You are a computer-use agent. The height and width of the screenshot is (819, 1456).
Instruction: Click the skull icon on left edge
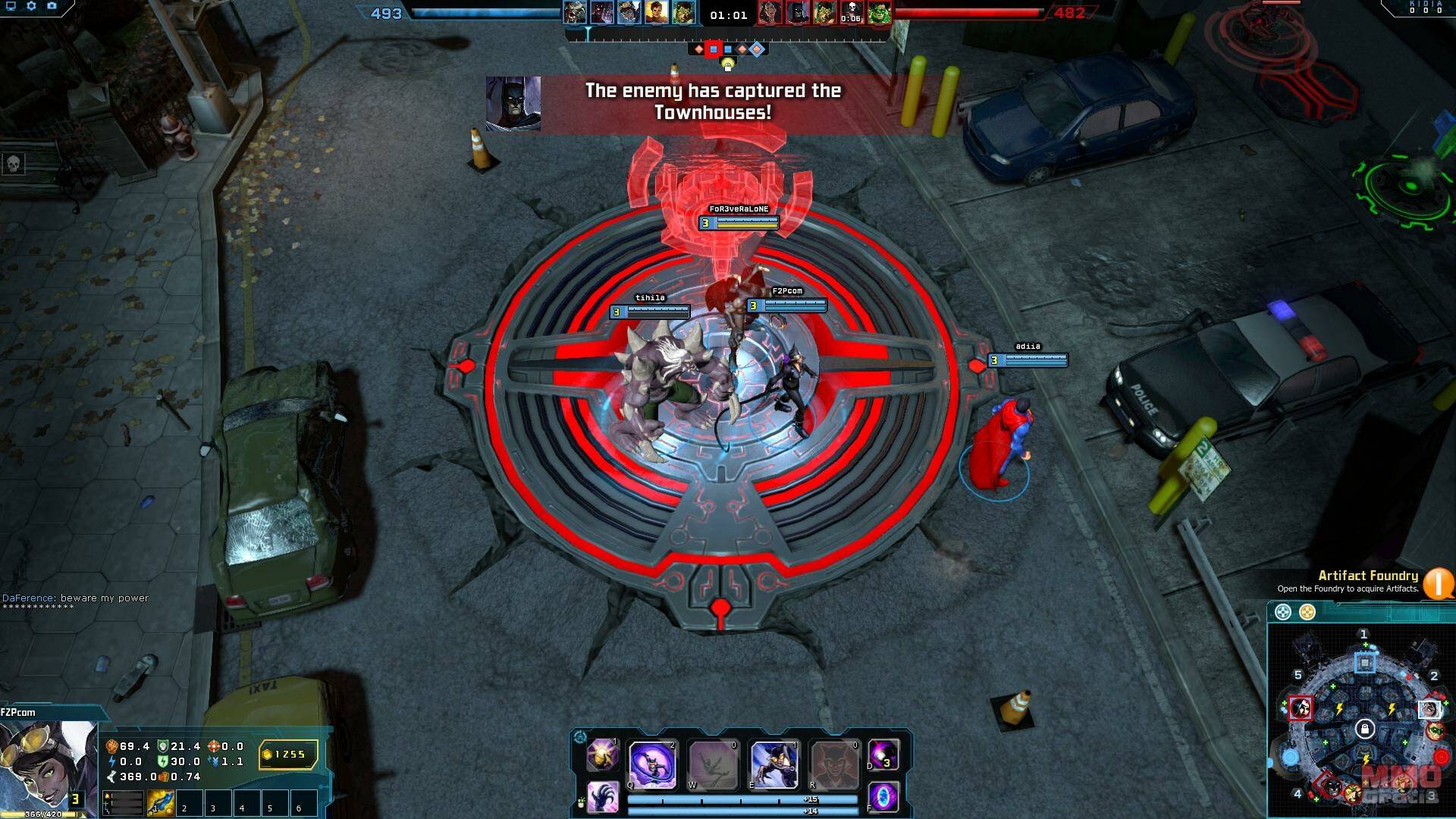tap(14, 163)
